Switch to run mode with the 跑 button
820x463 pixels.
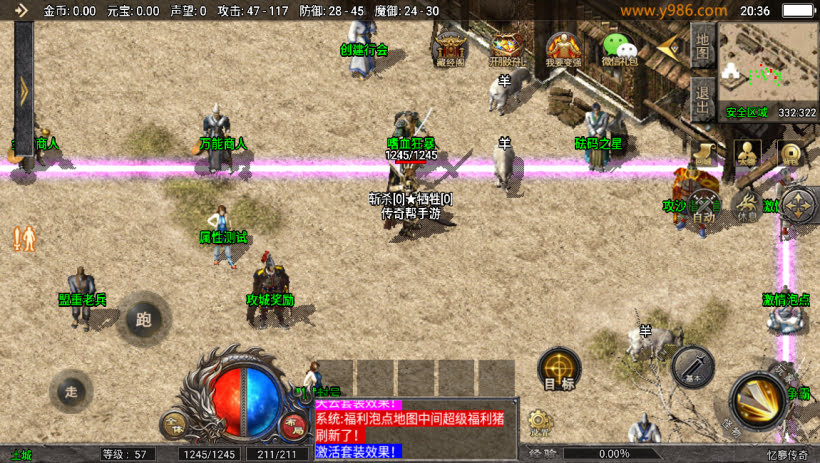click(143, 319)
